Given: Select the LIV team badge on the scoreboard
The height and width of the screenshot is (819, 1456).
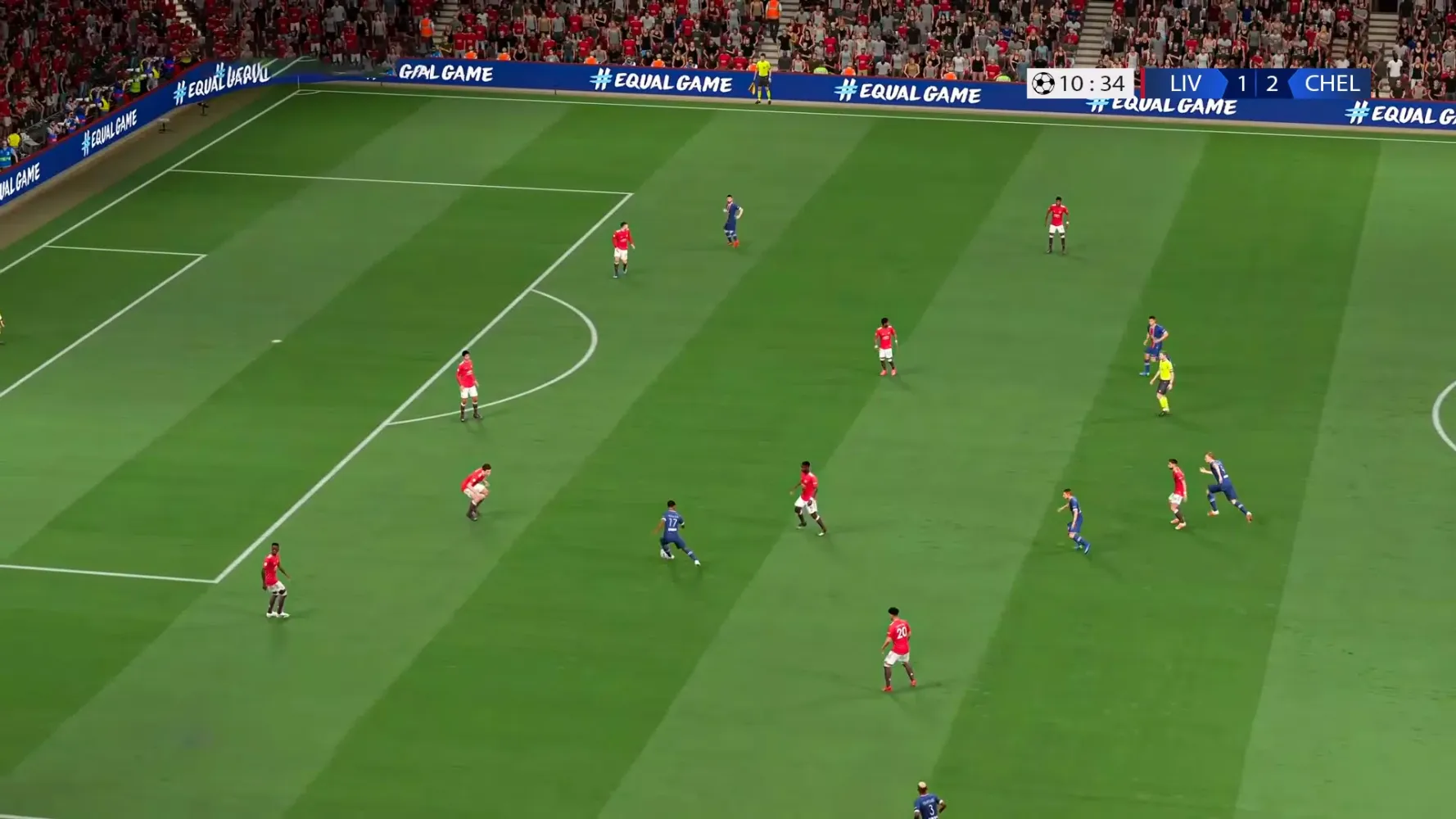Looking at the screenshot, I should pos(1186,84).
